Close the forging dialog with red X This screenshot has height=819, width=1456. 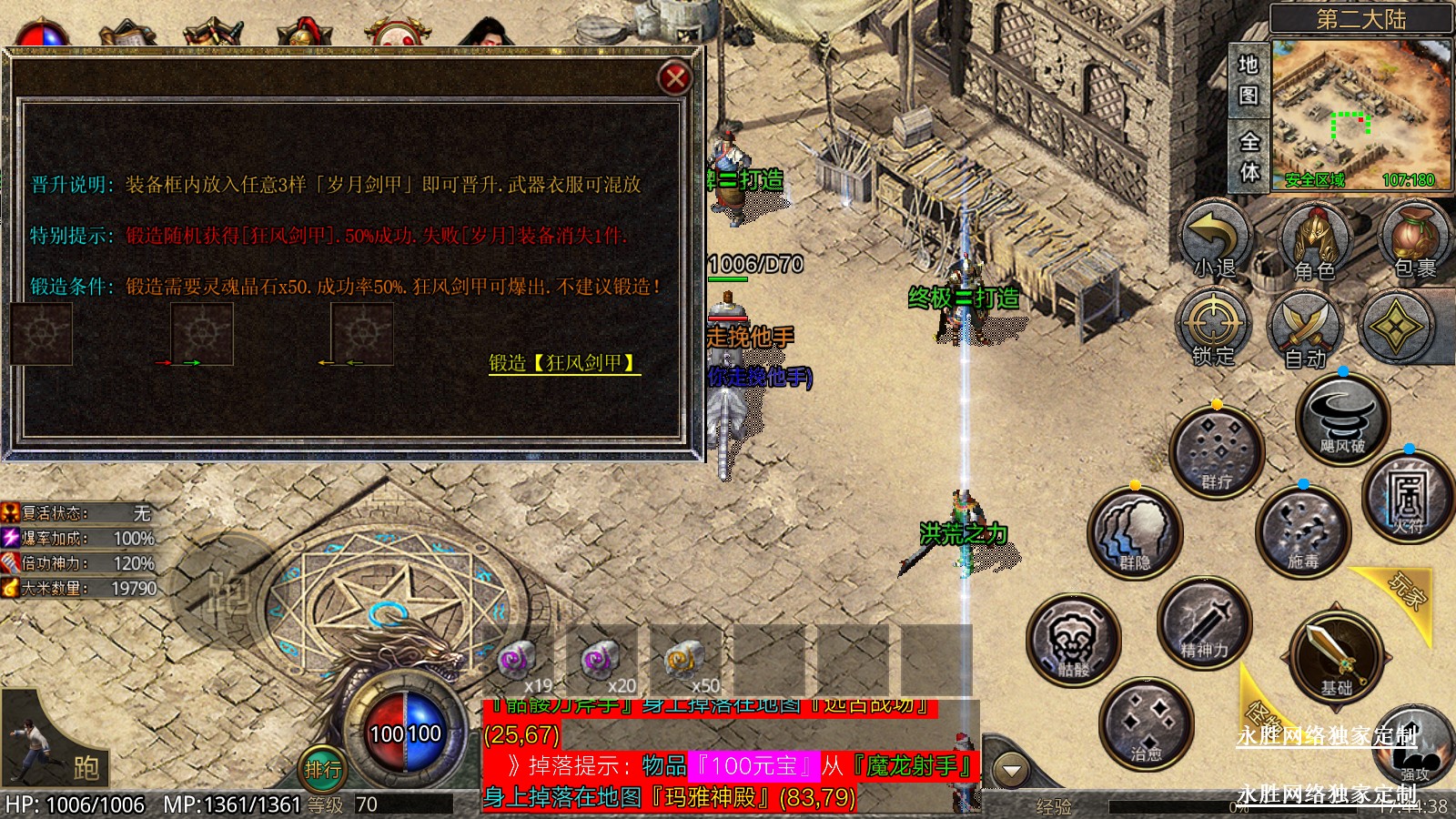674,78
